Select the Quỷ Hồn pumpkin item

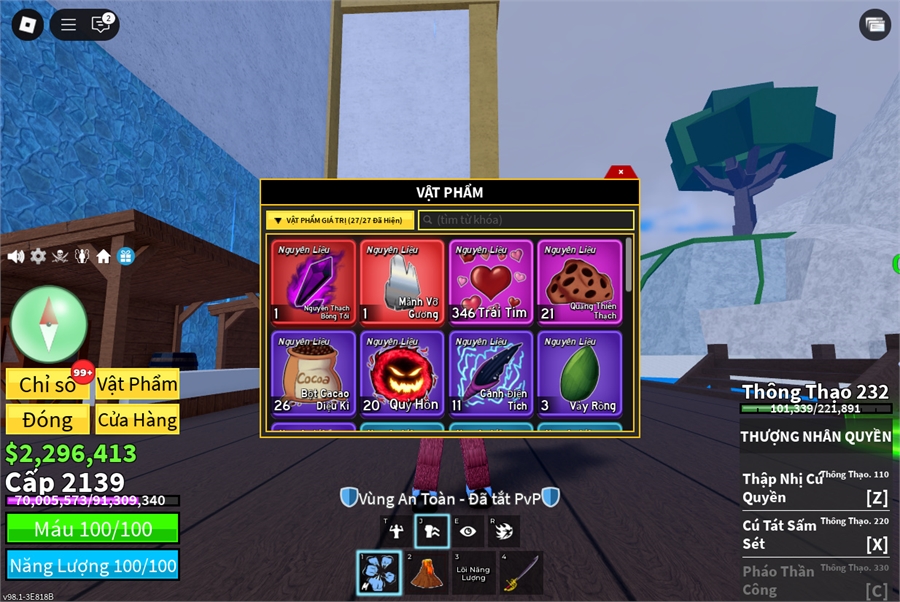pyautogui.click(x=402, y=373)
